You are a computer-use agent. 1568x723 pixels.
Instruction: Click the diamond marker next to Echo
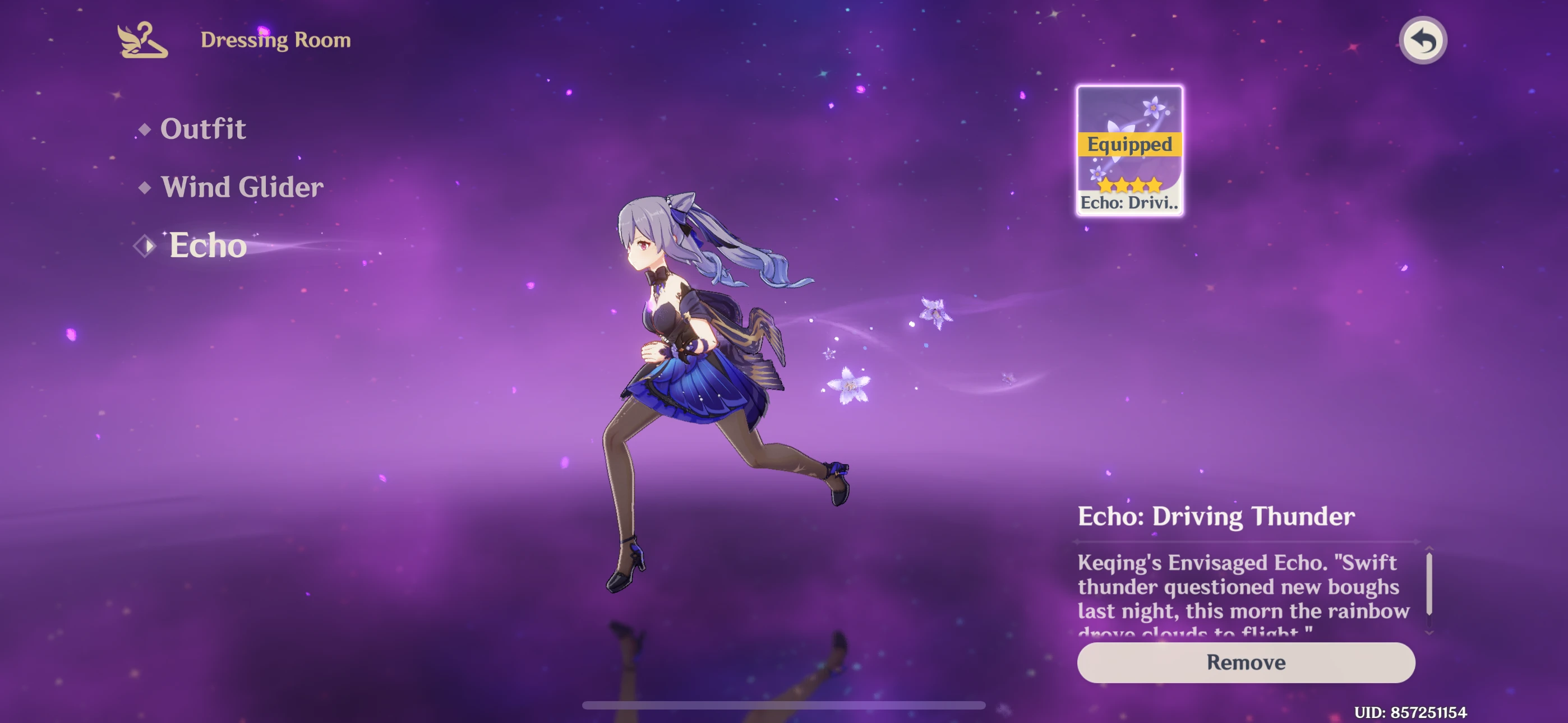pyautogui.click(x=145, y=245)
